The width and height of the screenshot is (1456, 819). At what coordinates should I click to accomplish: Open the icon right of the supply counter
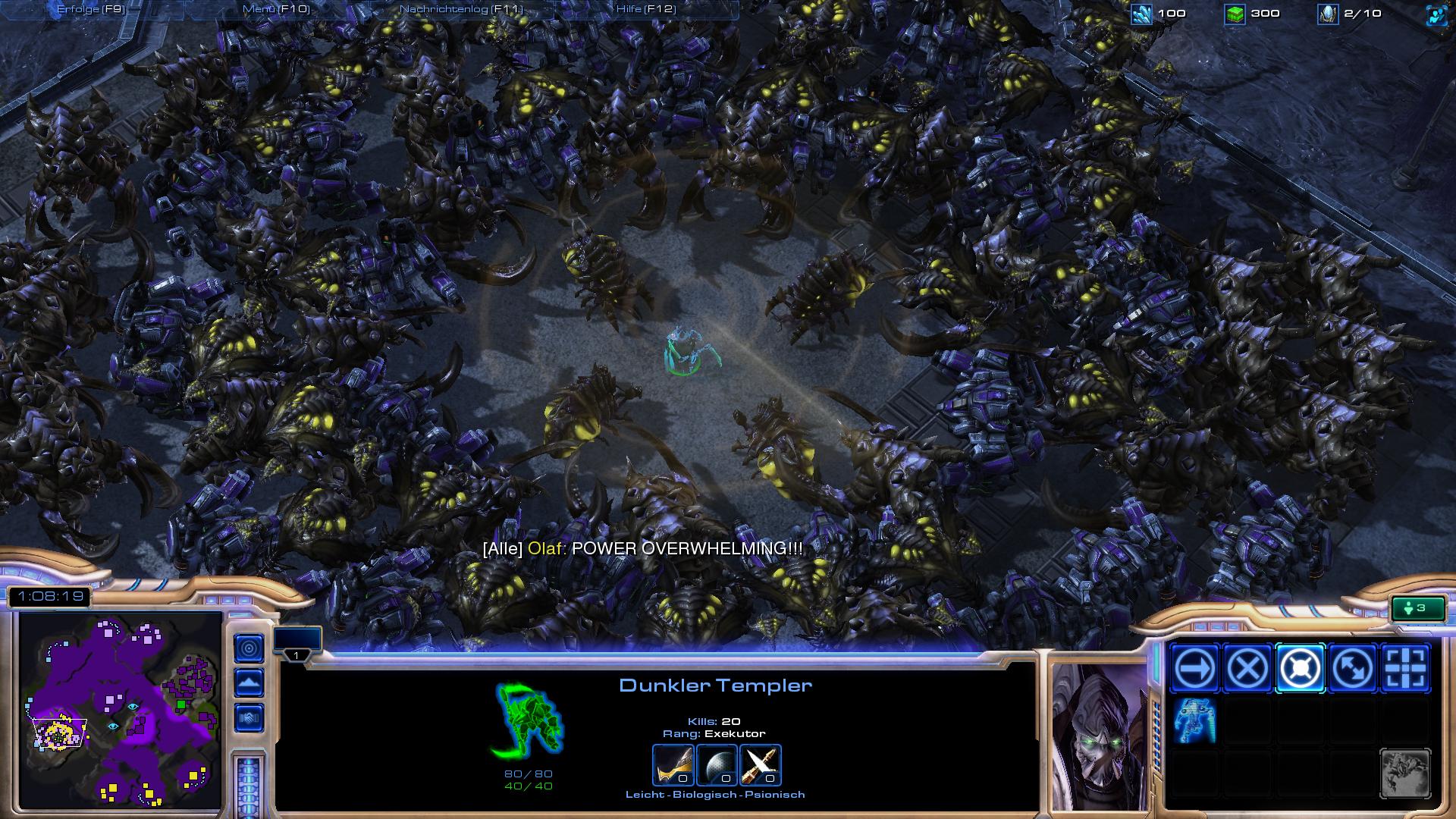click(x=1436, y=14)
